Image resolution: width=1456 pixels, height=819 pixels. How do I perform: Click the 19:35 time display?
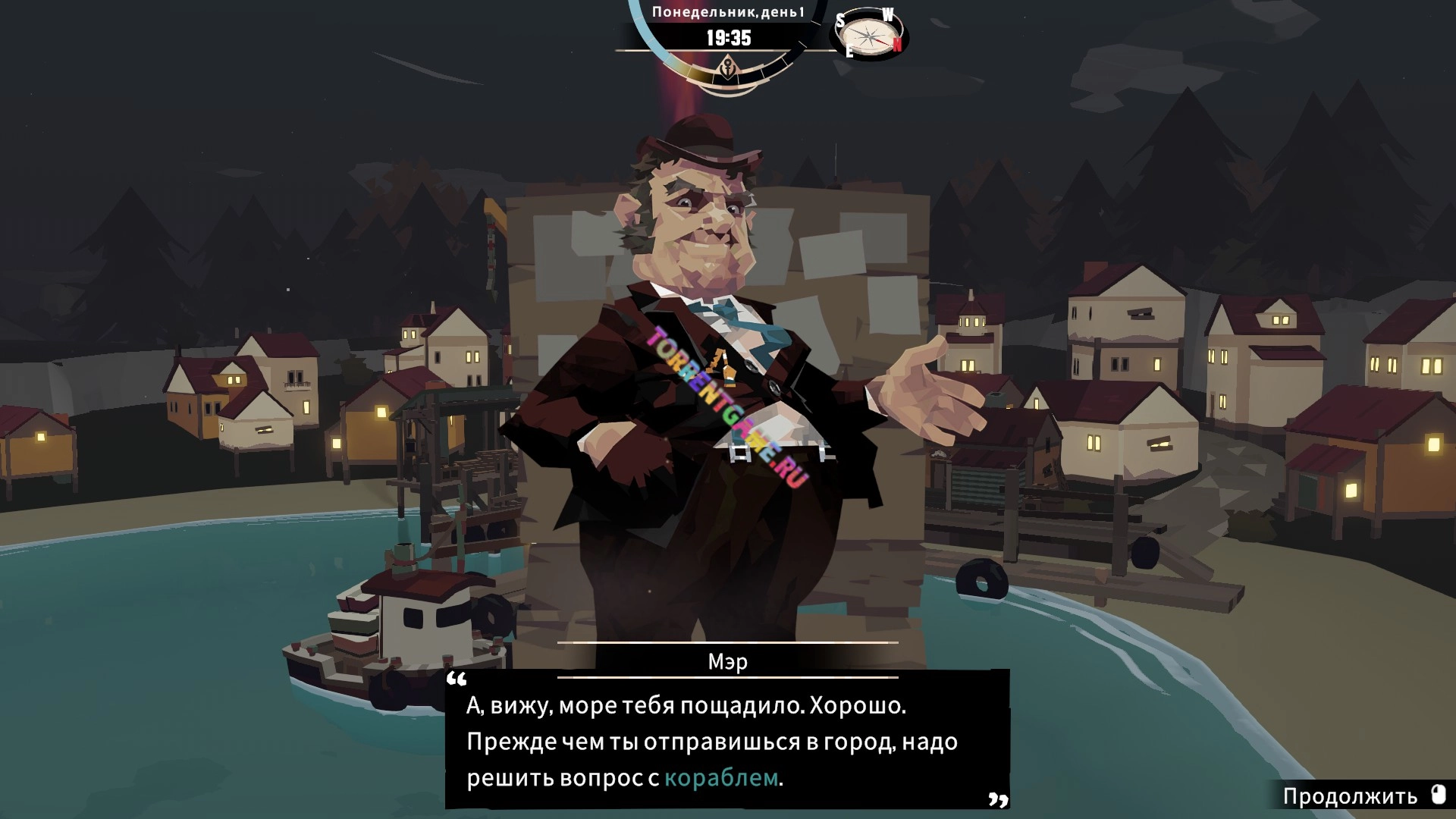coord(729,37)
